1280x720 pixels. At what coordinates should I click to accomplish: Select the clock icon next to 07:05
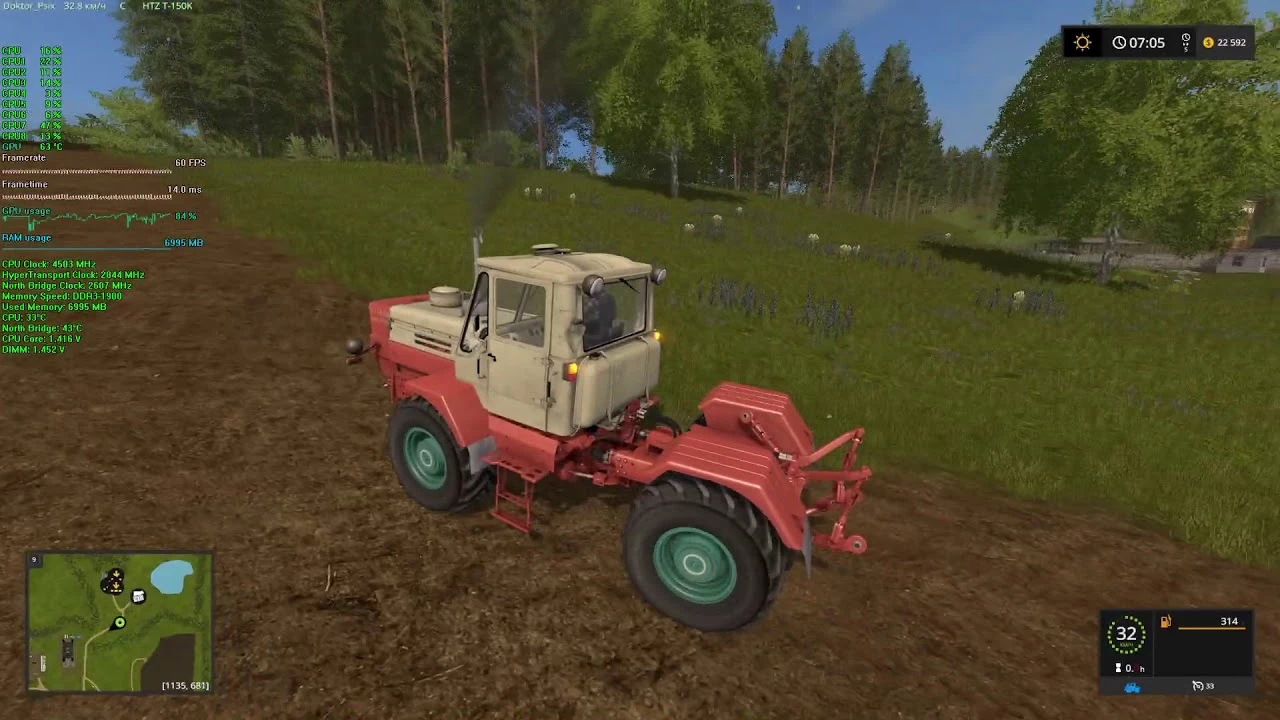pyautogui.click(x=1121, y=42)
